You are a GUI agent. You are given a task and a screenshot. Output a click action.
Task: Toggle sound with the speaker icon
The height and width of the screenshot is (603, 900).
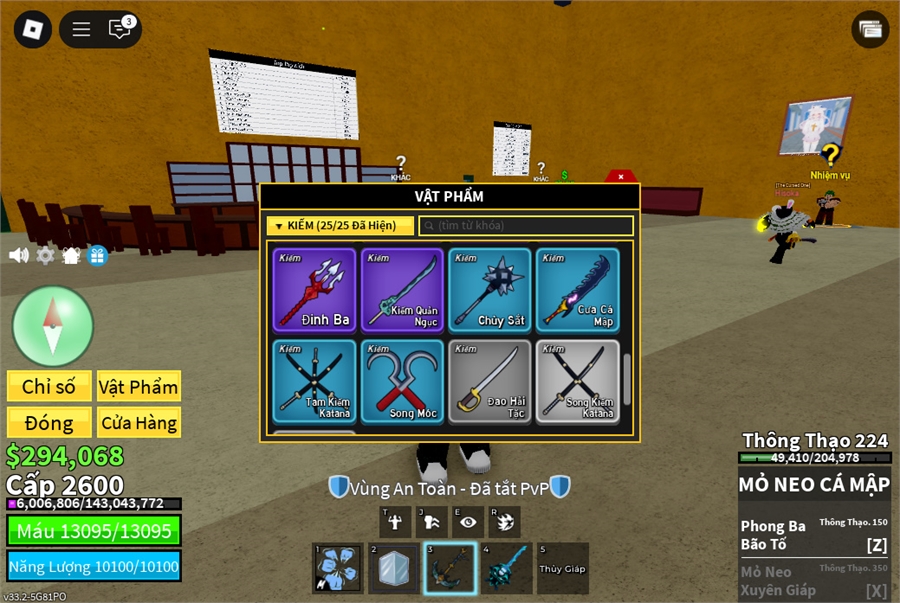19,255
